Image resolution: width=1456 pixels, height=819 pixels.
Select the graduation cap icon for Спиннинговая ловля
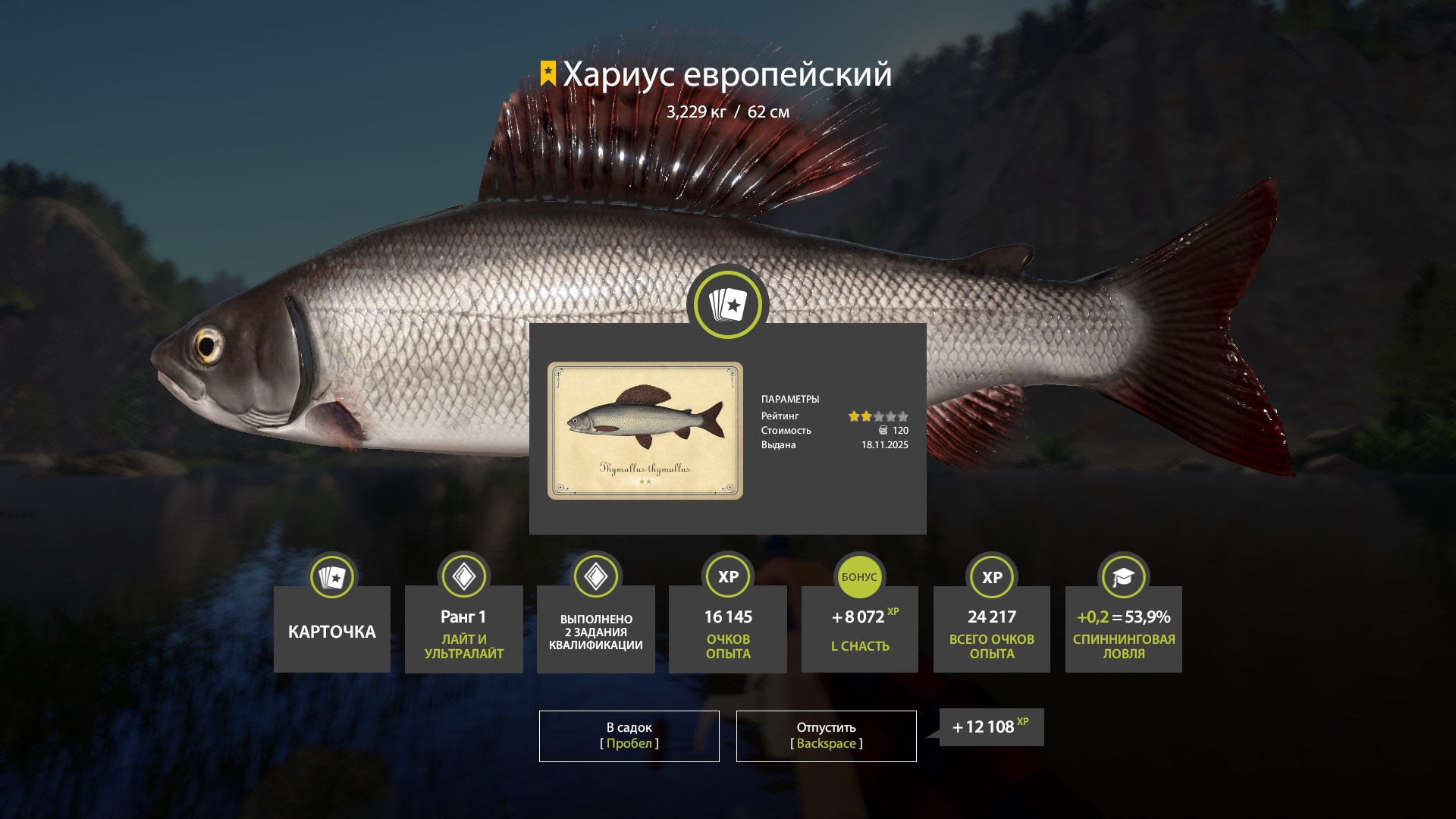(1123, 576)
